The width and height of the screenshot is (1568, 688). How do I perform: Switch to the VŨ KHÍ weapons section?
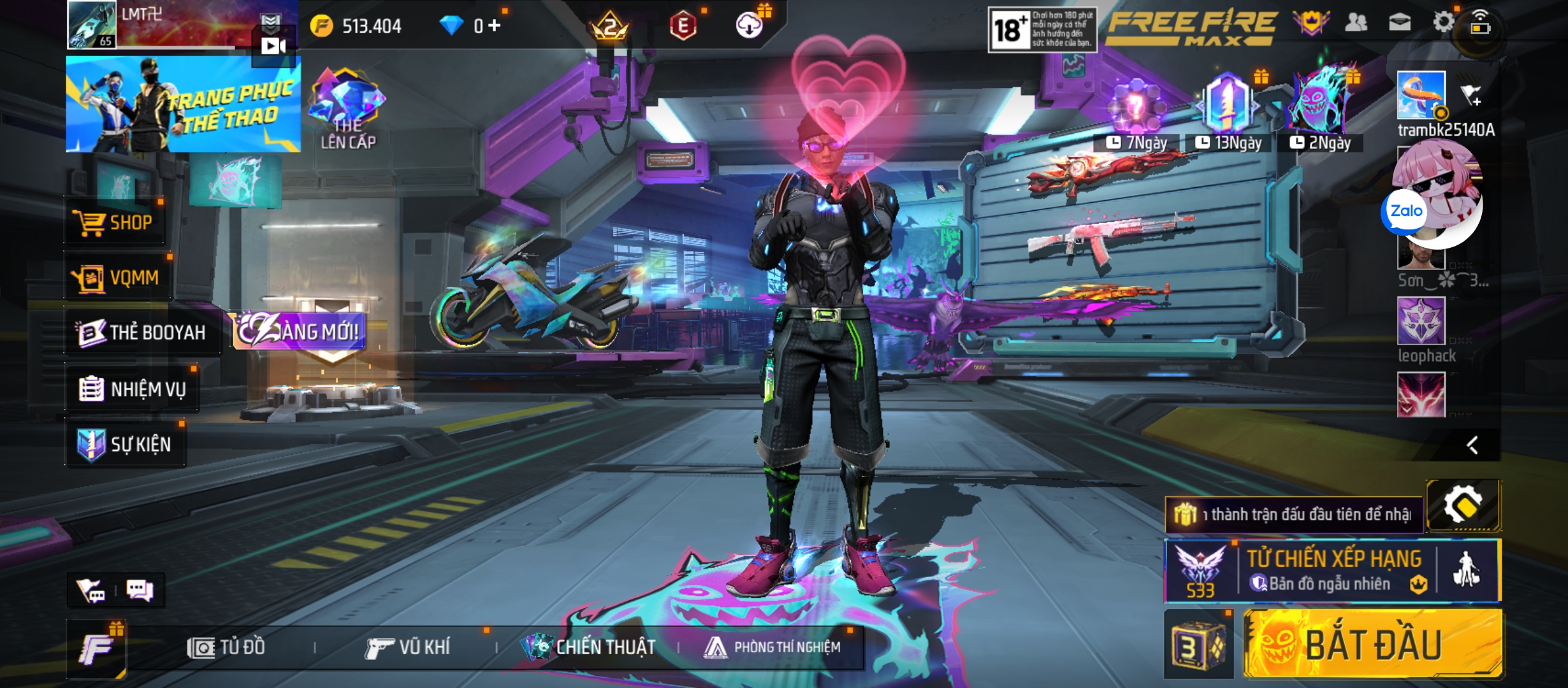pos(408,648)
